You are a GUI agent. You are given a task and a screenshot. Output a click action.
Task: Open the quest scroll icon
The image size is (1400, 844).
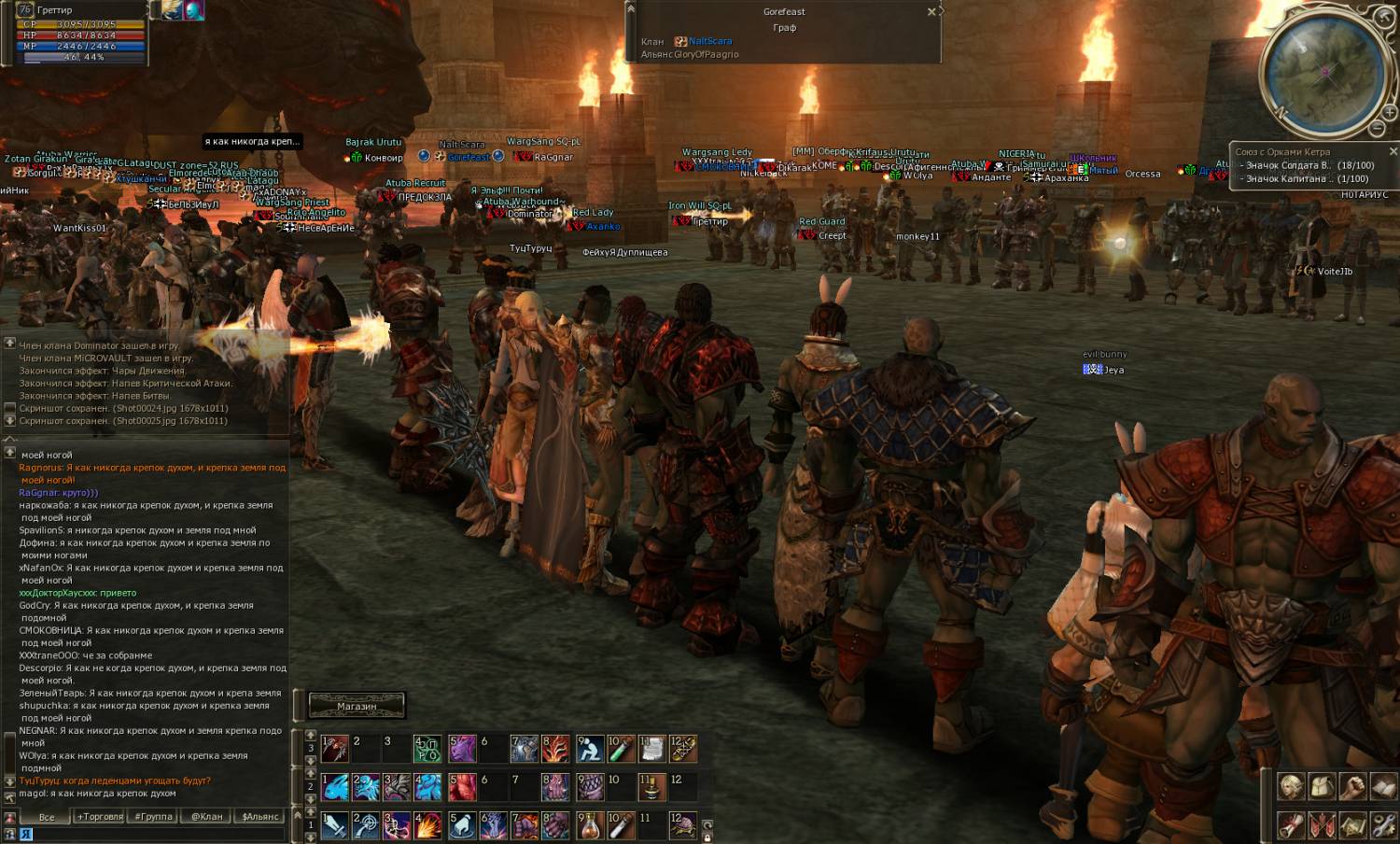click(1291, 825)
